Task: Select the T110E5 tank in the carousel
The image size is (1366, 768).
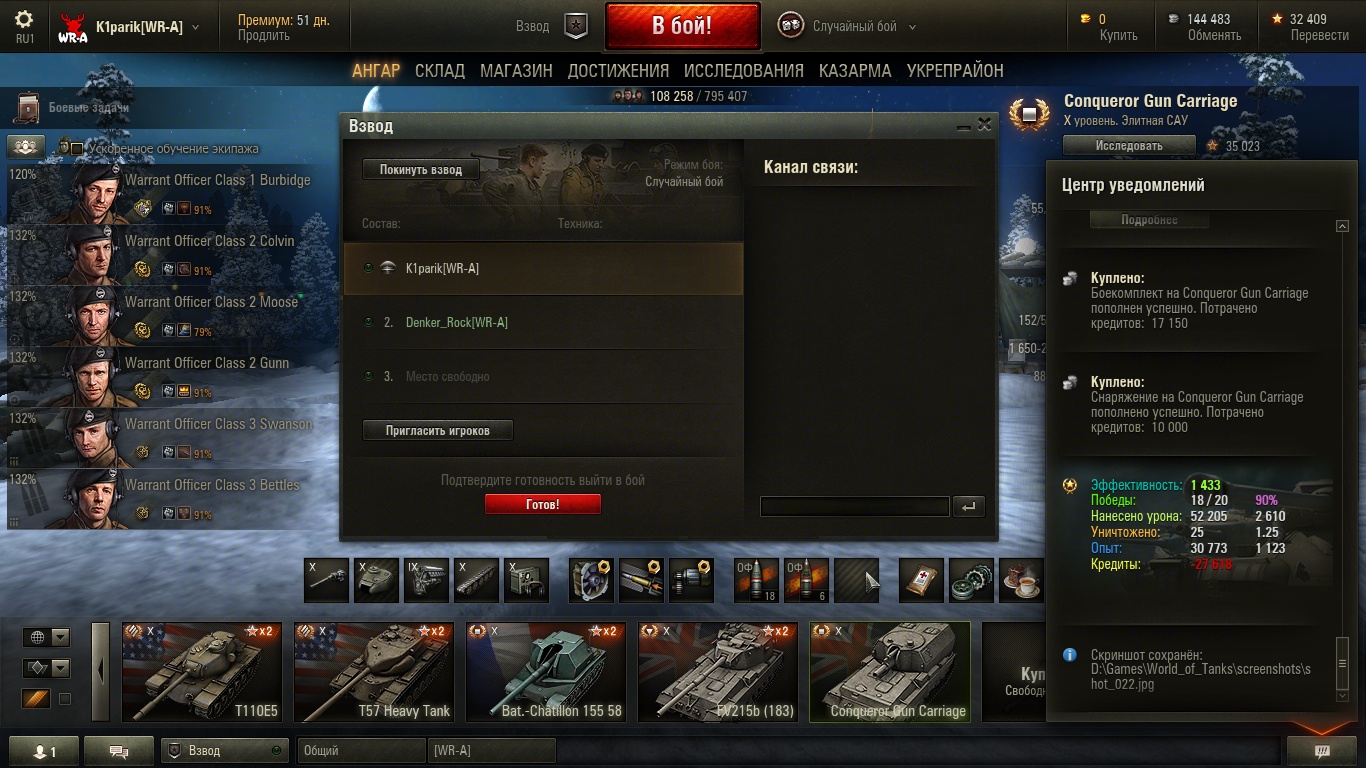Action: (202, 672)
